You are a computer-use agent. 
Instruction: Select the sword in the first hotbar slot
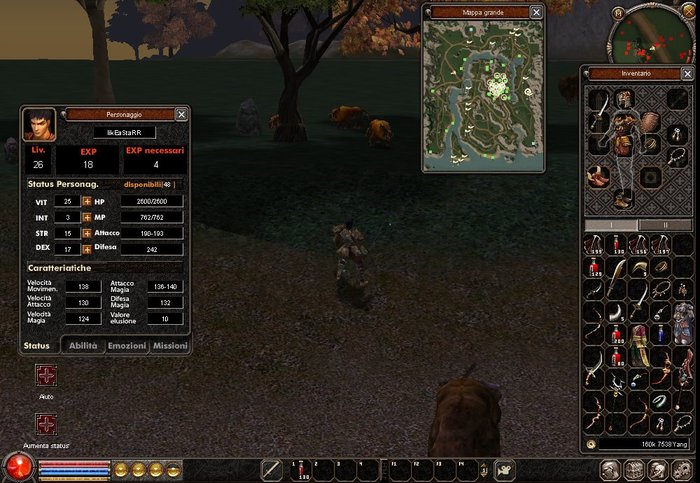(x=272, y=469)
